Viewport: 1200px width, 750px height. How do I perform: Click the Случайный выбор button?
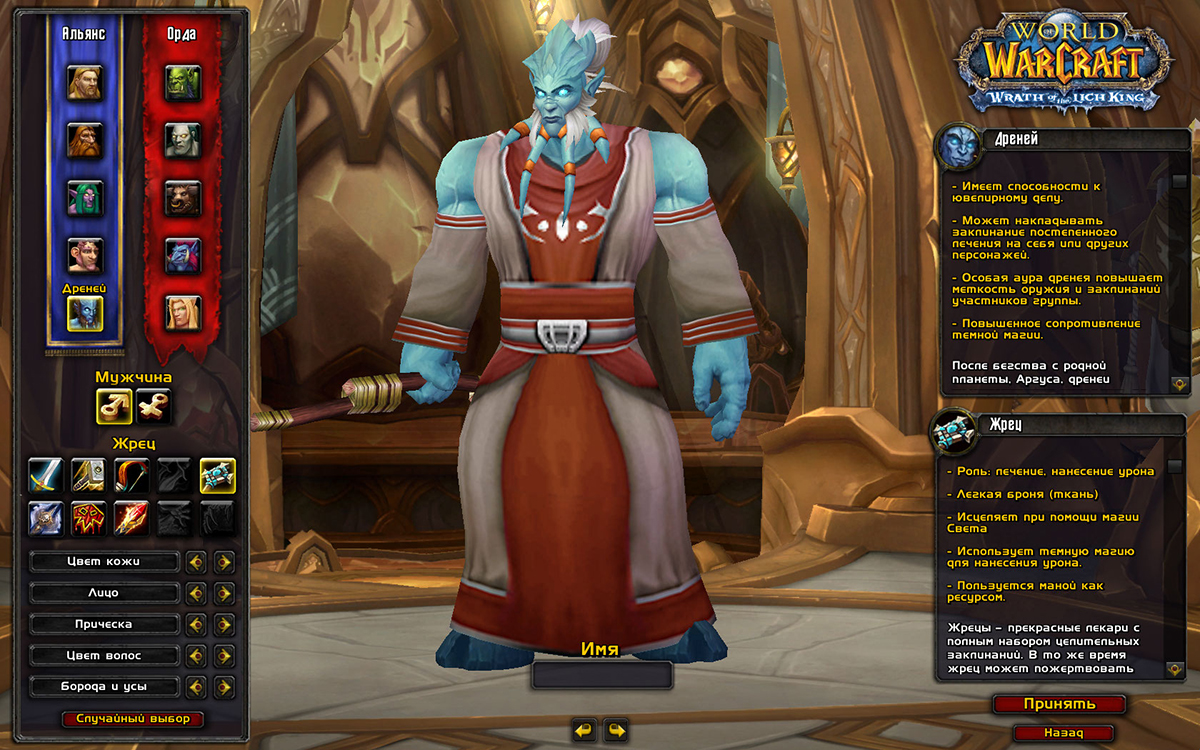133,719
